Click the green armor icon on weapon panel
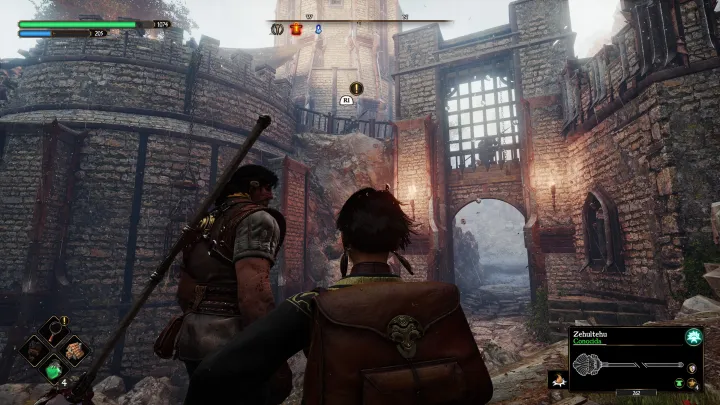 pos(680,381)
